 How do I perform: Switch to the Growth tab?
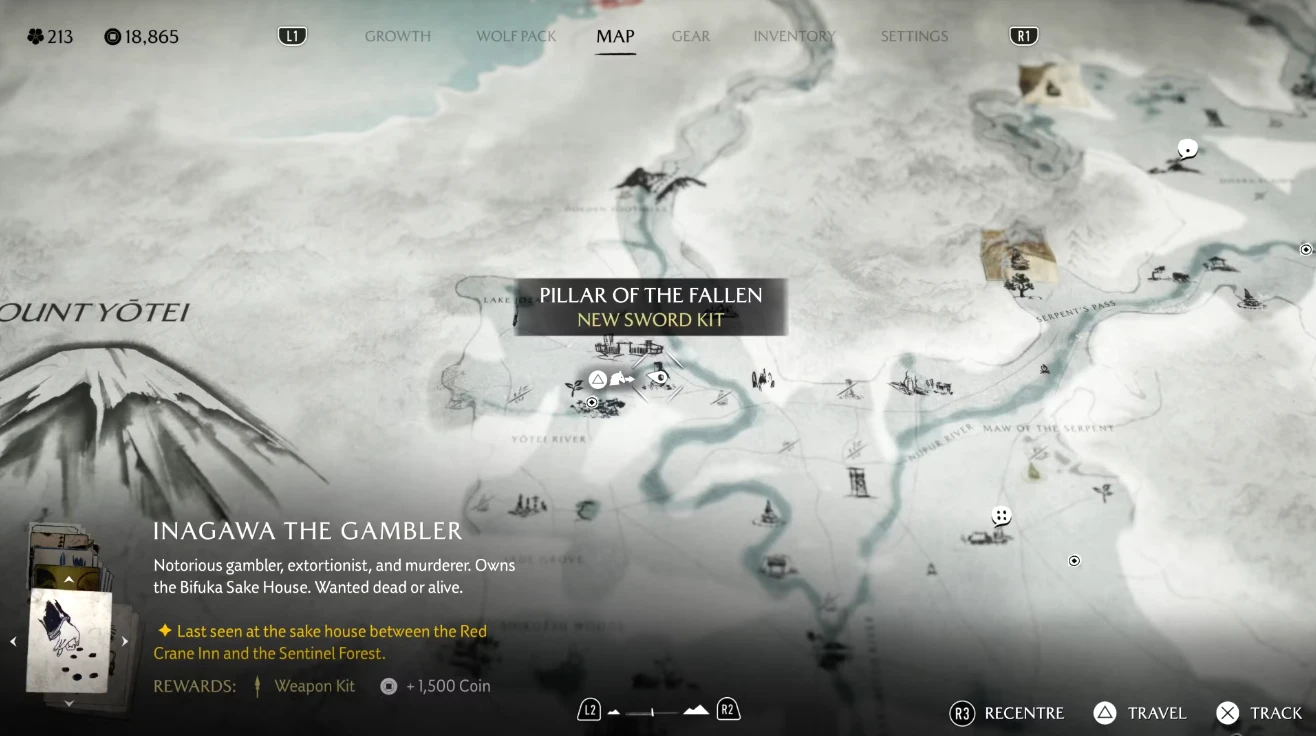click(397, 36)
